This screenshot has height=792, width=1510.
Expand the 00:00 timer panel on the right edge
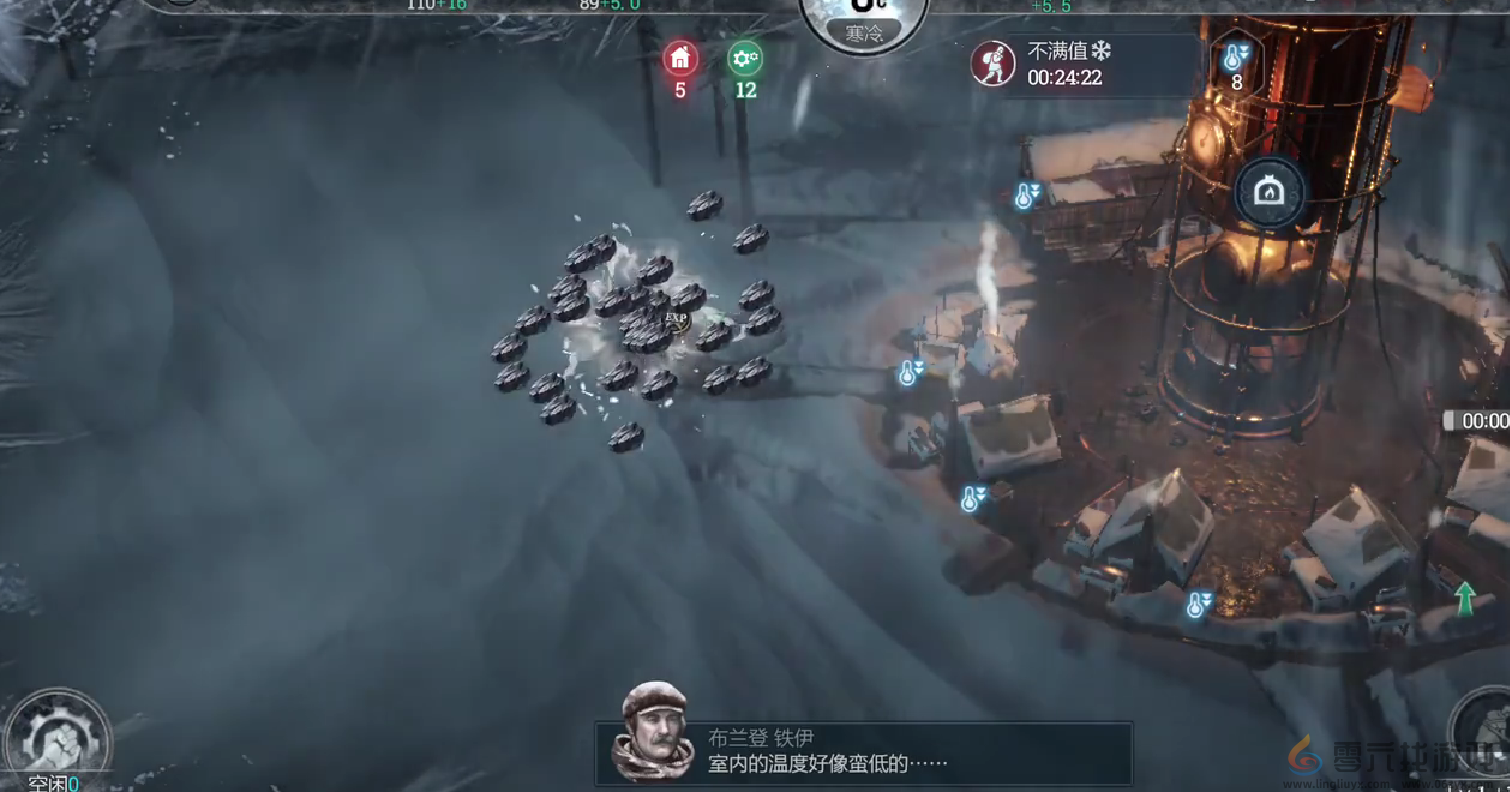click(1480, 420)
